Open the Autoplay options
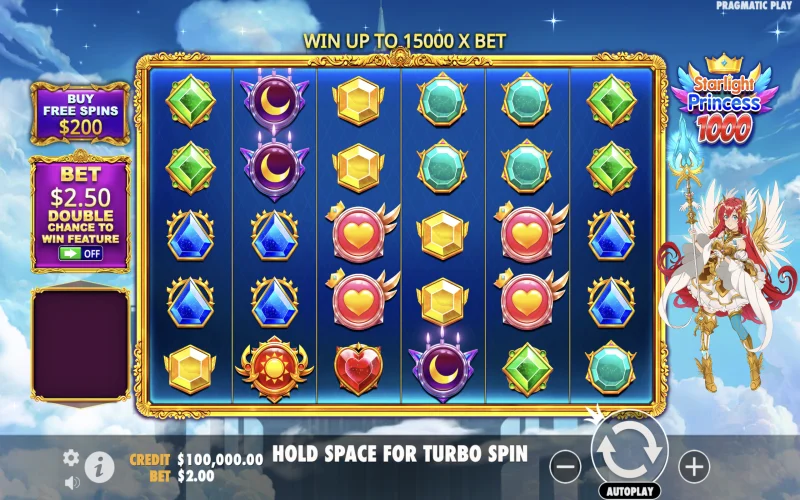 pyautogui.click(x=629, y=492)
